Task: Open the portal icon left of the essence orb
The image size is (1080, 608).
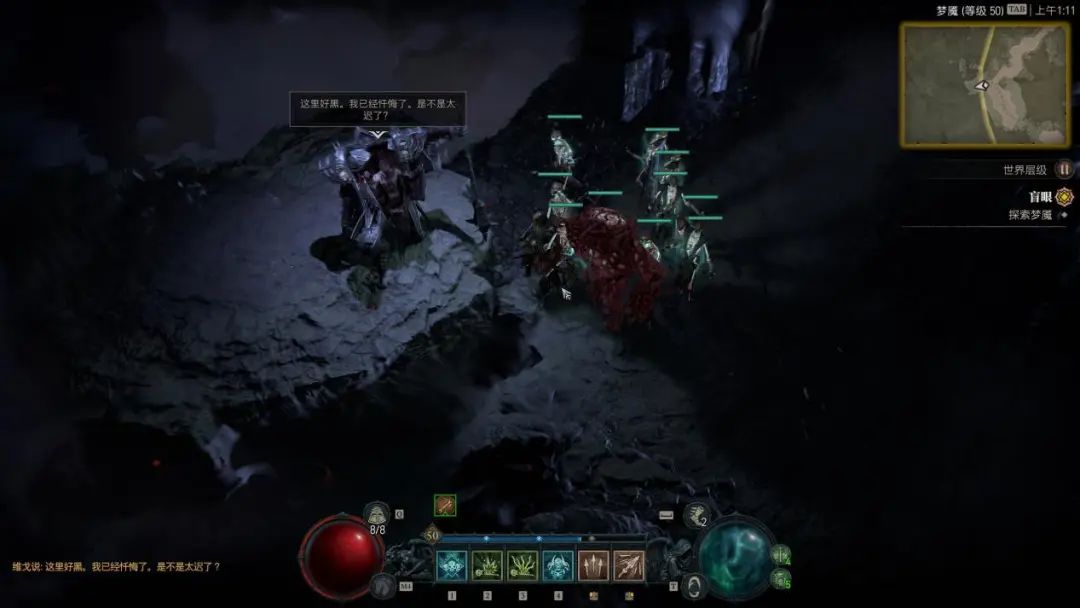Action: pos(693,586)
